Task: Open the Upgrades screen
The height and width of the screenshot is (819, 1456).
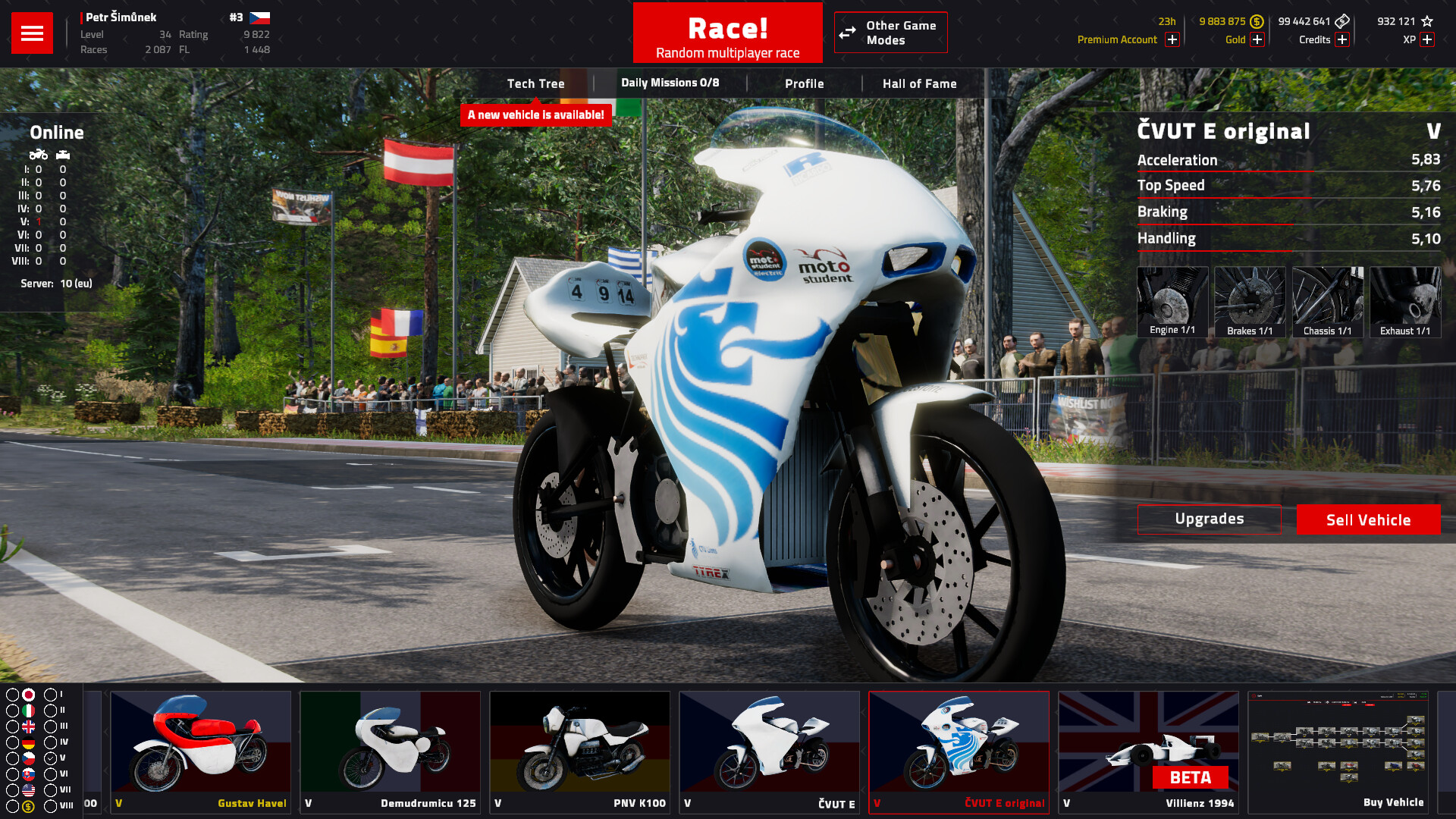Action: point(1209,519)
